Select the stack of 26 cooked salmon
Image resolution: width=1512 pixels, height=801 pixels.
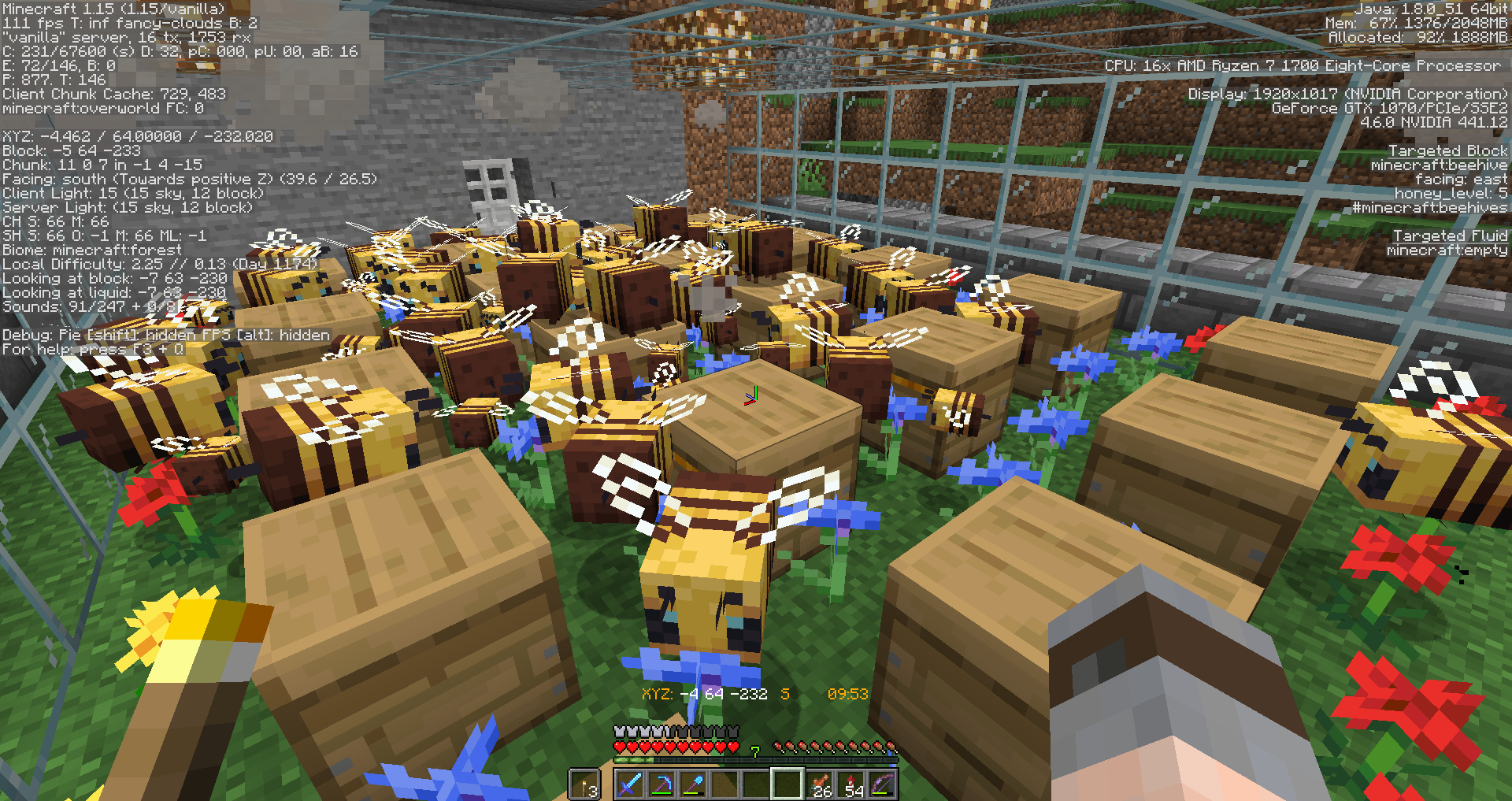[820, 785]
